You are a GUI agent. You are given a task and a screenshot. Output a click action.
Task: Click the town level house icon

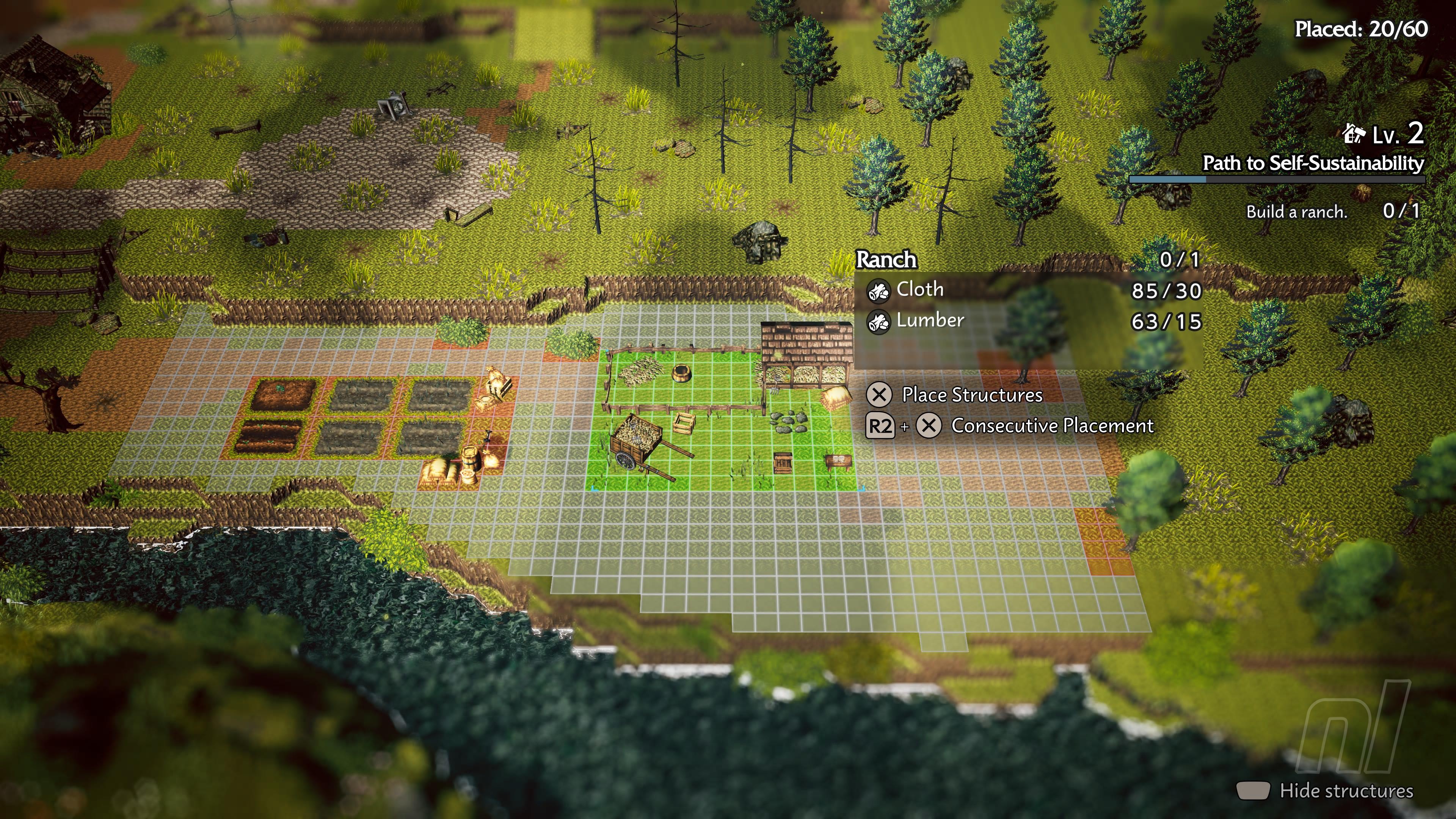pos(1353,135)
